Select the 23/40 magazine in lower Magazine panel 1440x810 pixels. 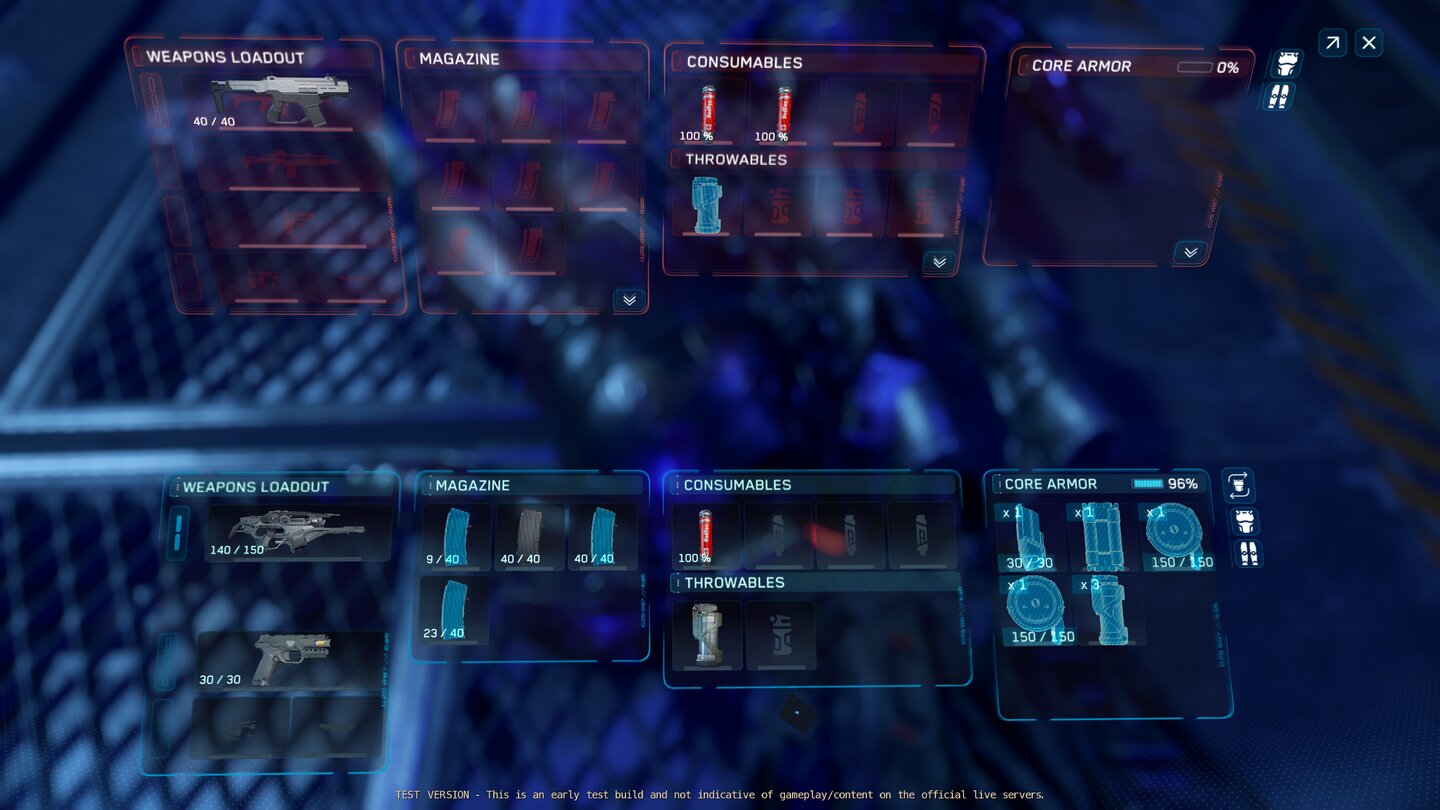454,610
